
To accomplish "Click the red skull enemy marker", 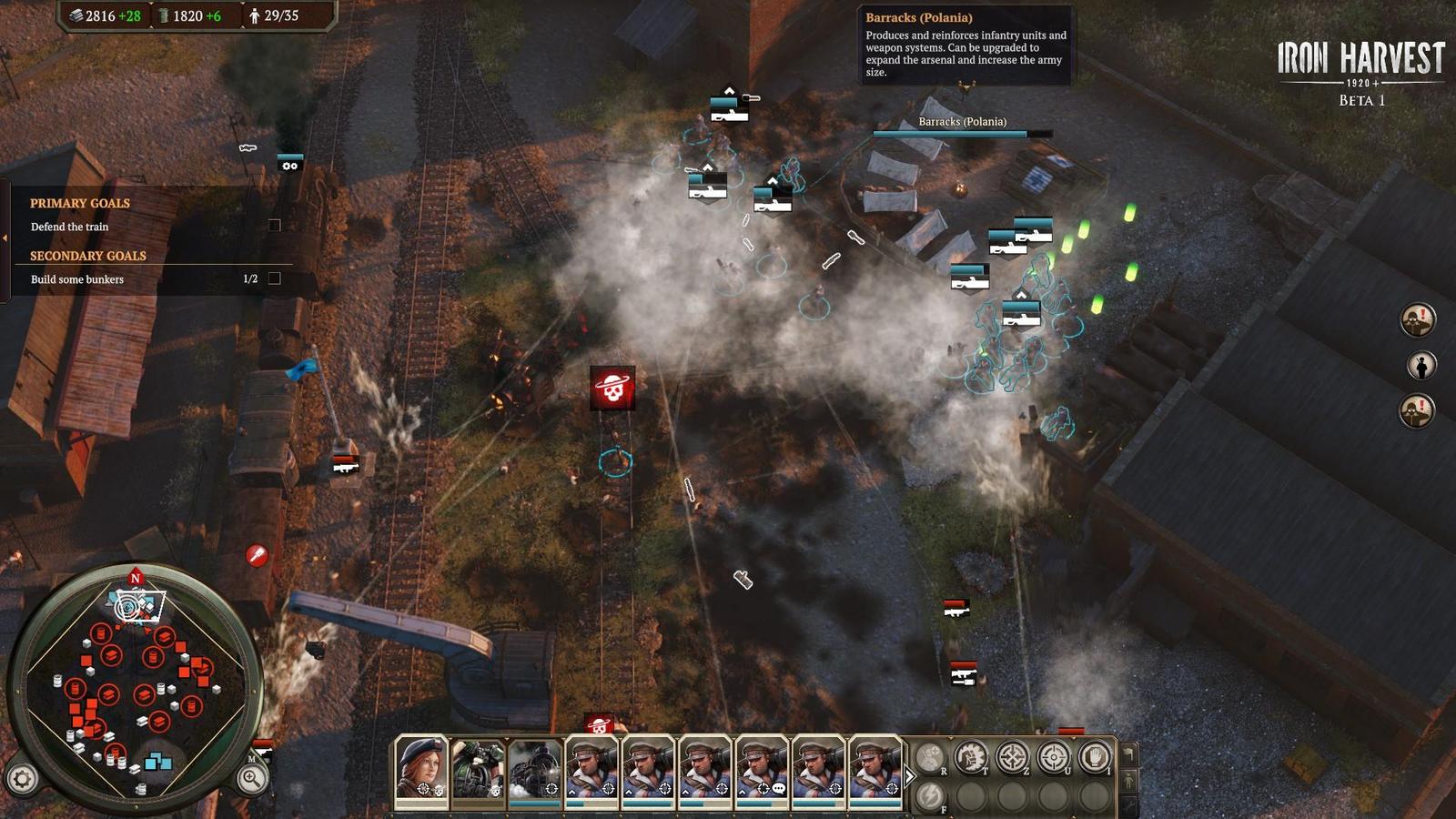I will (x=612, y=389).
